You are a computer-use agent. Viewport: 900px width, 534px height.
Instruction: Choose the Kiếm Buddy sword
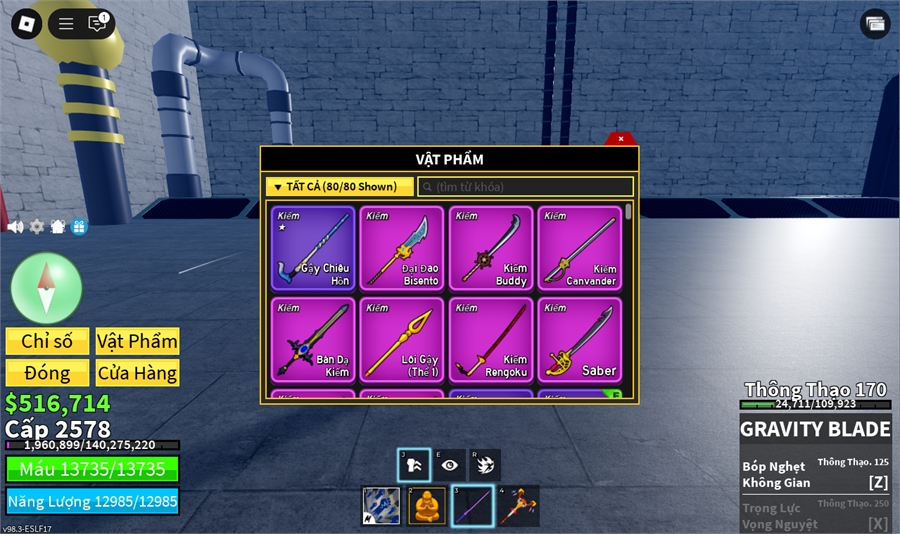coord(491,248)
